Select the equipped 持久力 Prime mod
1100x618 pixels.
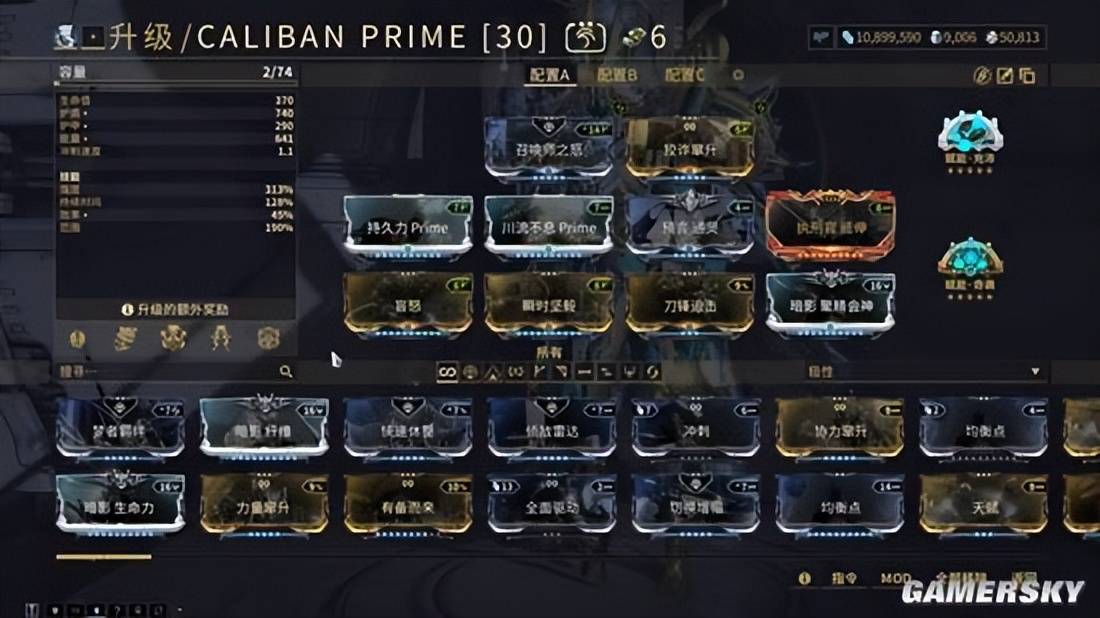click(x=408, y=226)
